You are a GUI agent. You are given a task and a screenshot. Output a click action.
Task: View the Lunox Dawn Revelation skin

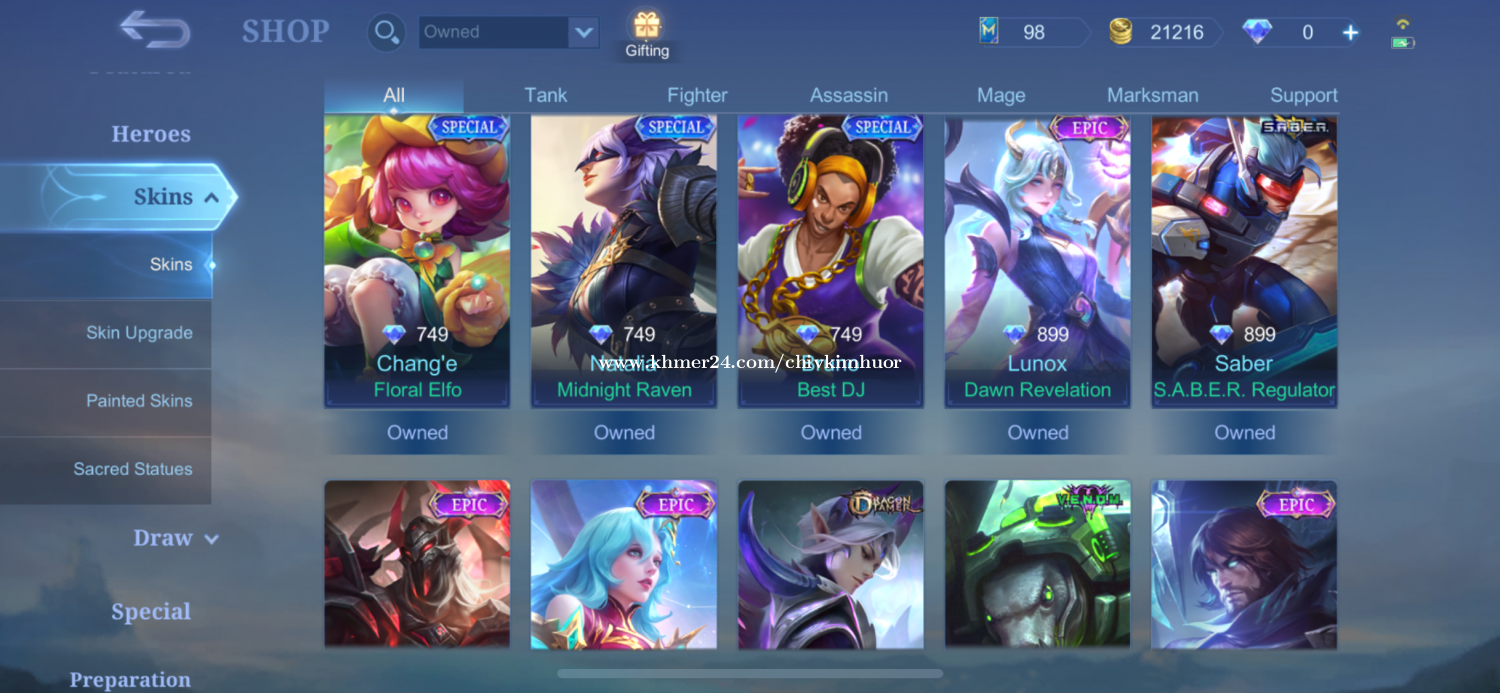tap(1037, 260)
